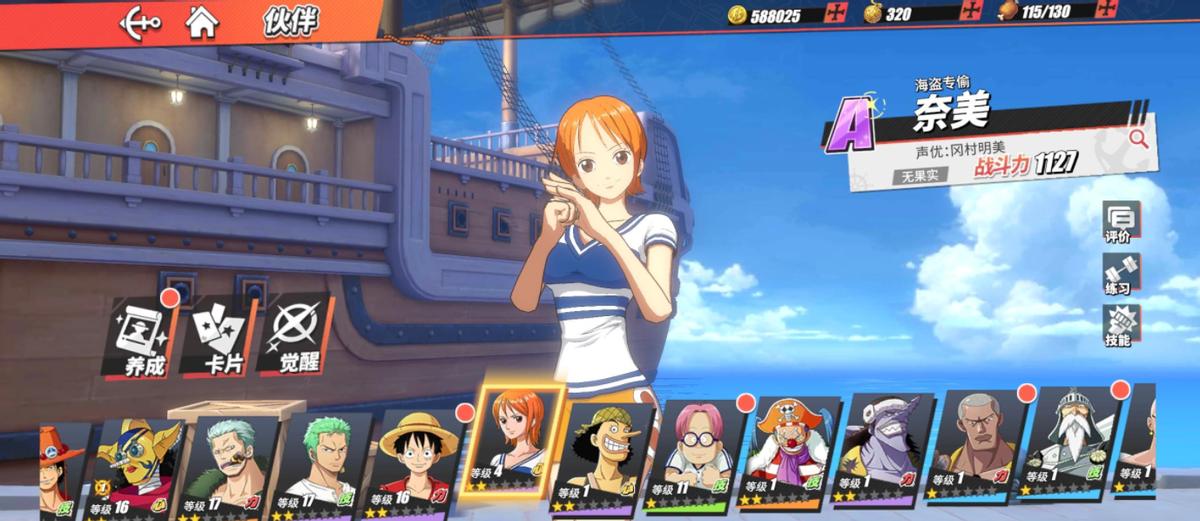Screen dimensions: 1200x521
Task: Add more gold coins
Action: (x=836, y=14)
